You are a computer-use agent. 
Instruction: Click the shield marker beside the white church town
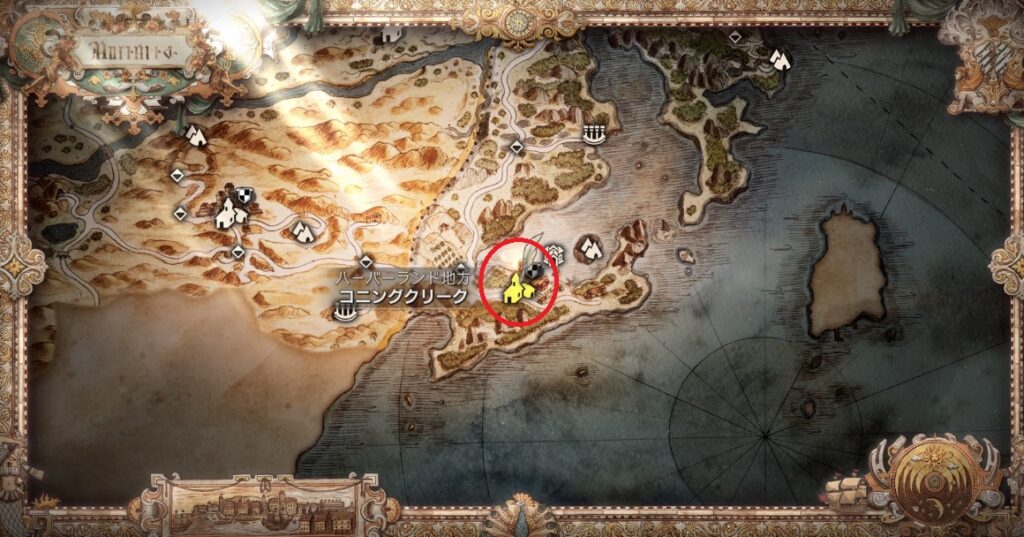click(x=244, y=195)
